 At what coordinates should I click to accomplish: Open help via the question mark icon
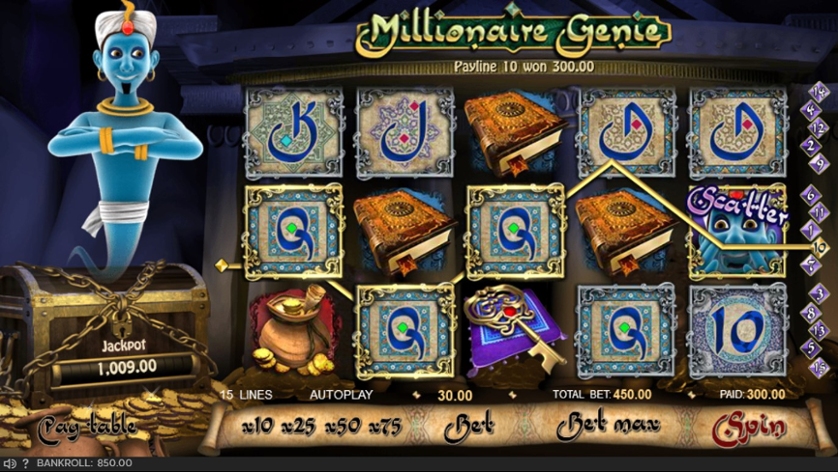coord(27,464)
